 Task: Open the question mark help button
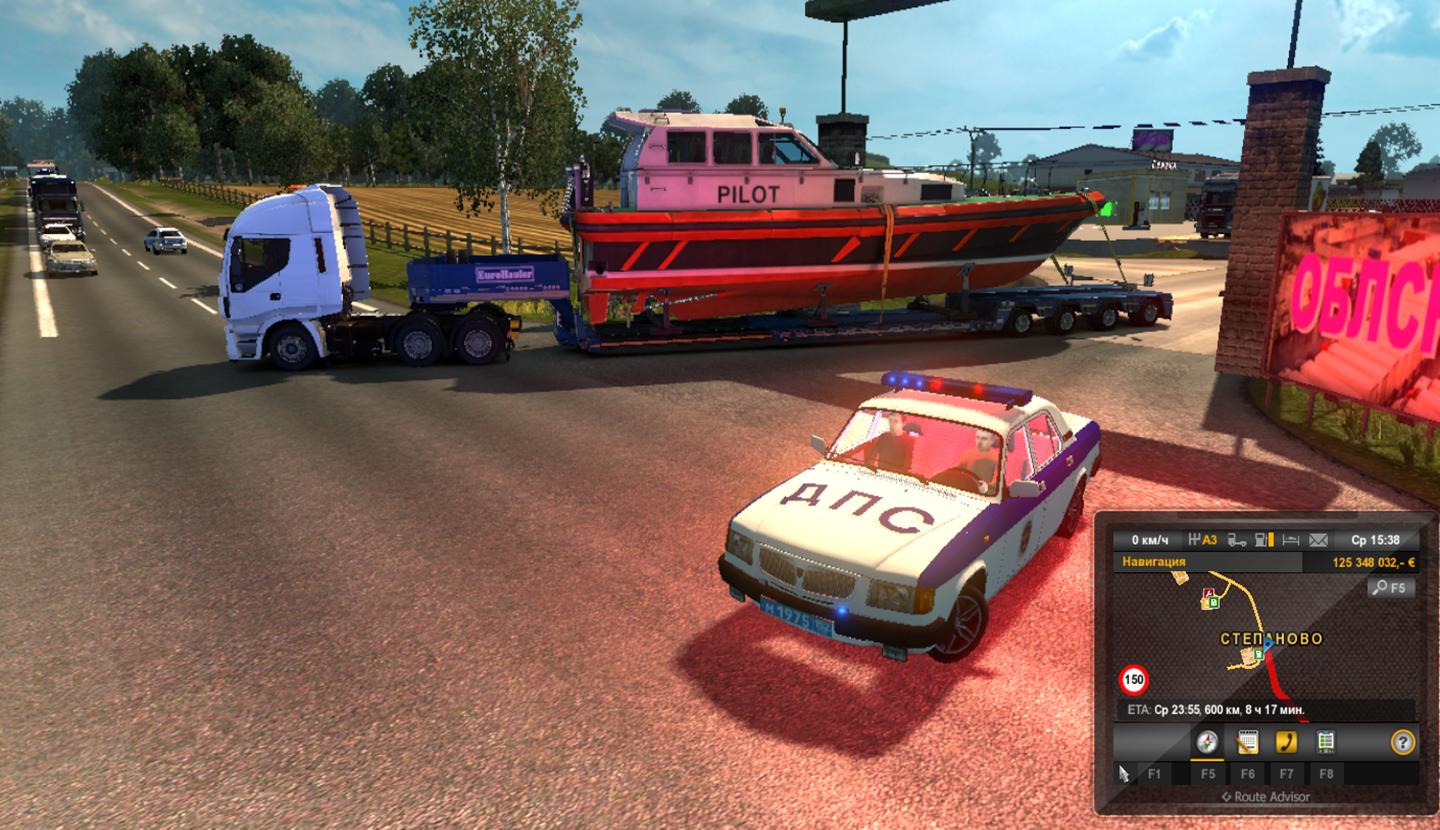click(x=1403, y=742)
